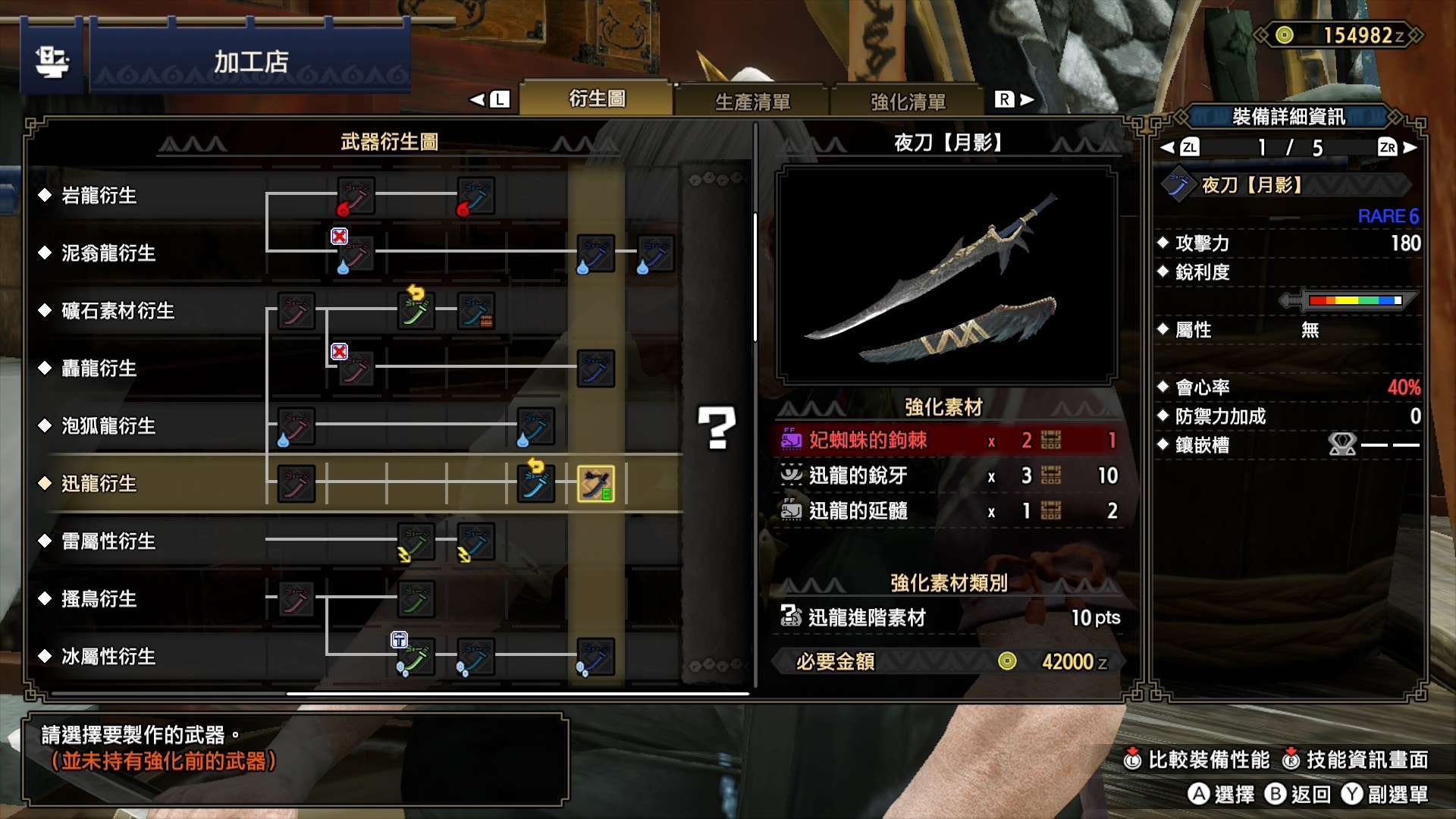Click the 夜刀【月影】 weapon preview image
This screenshot has width=1456, height=819.
[946, 276]
